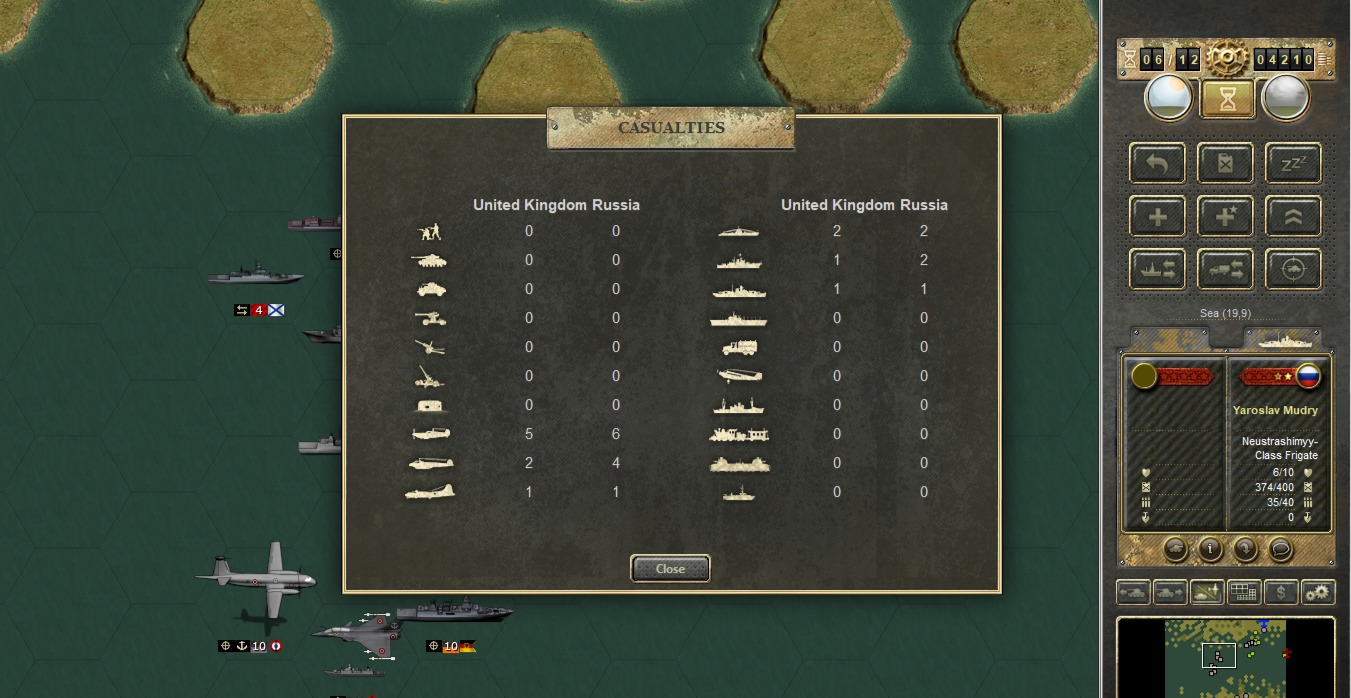Put the unit to sleep with the Zzz button
This screenshot has width=1351, height=698.
click(1293, 163)
